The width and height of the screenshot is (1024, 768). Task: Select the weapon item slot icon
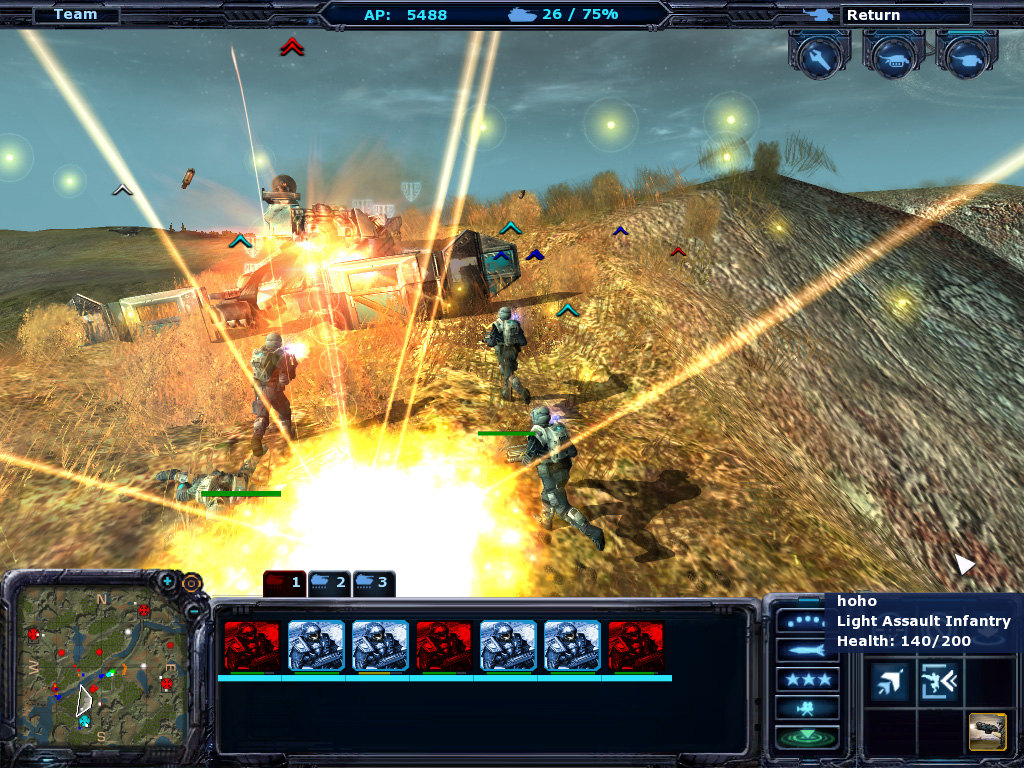pyautogui.click(x=987, y=731)
